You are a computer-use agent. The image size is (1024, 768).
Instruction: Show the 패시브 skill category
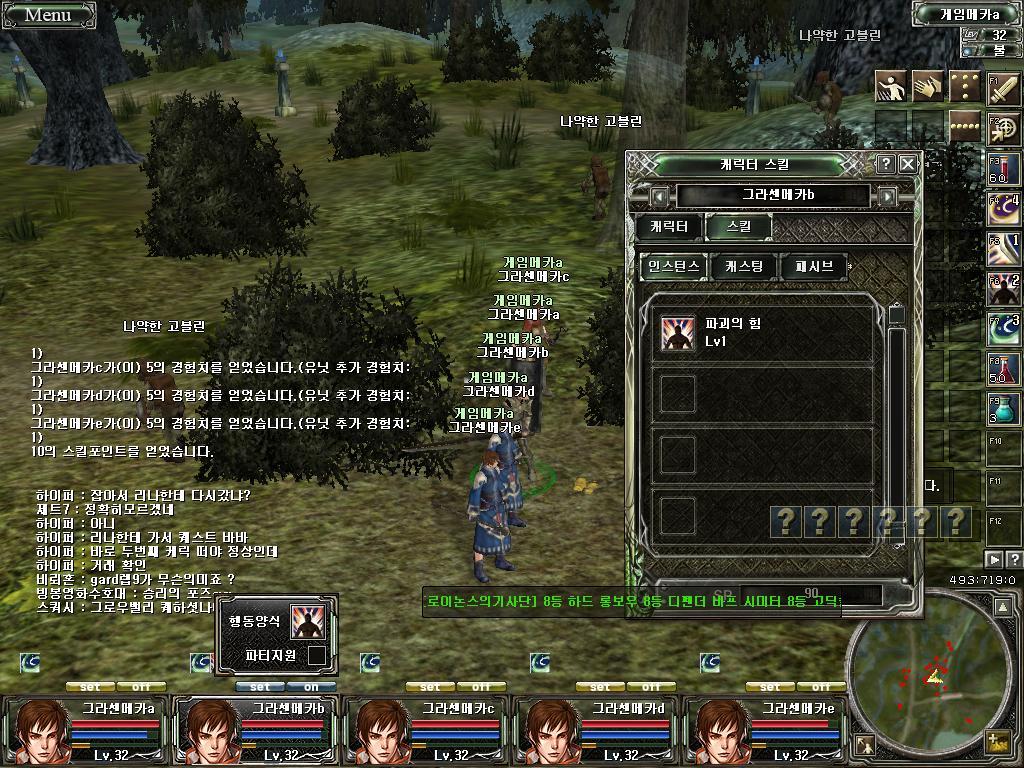(815, 267)
